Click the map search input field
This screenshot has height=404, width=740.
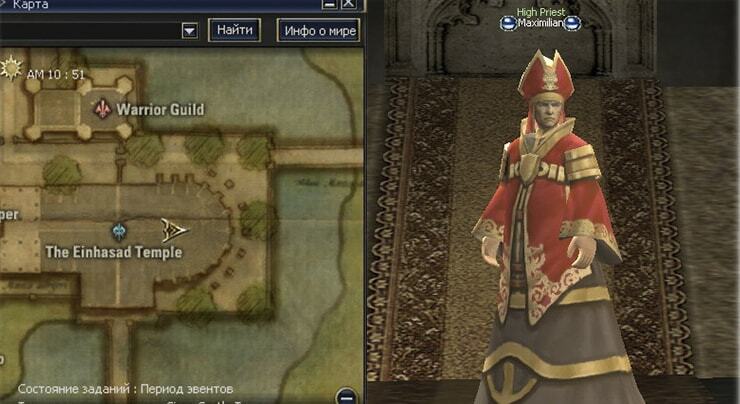[88, 31]
